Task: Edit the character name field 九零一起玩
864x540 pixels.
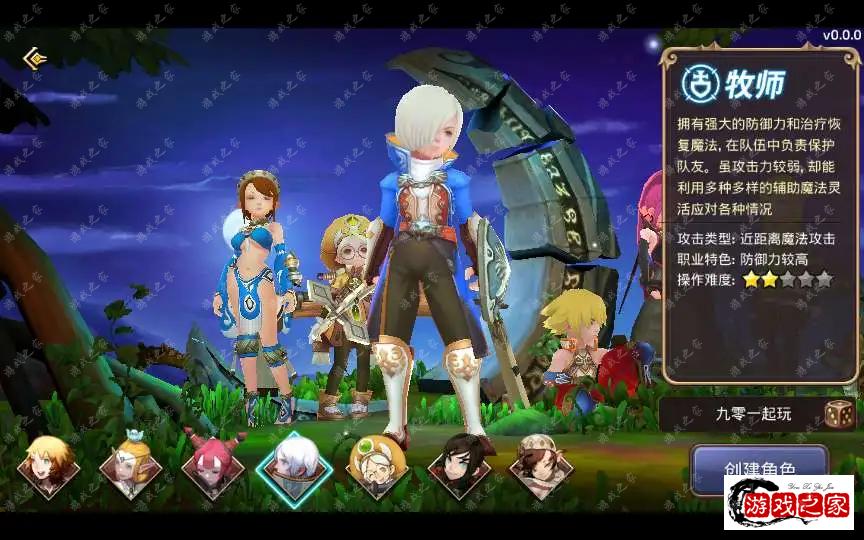Action: (x=738, y=414)
